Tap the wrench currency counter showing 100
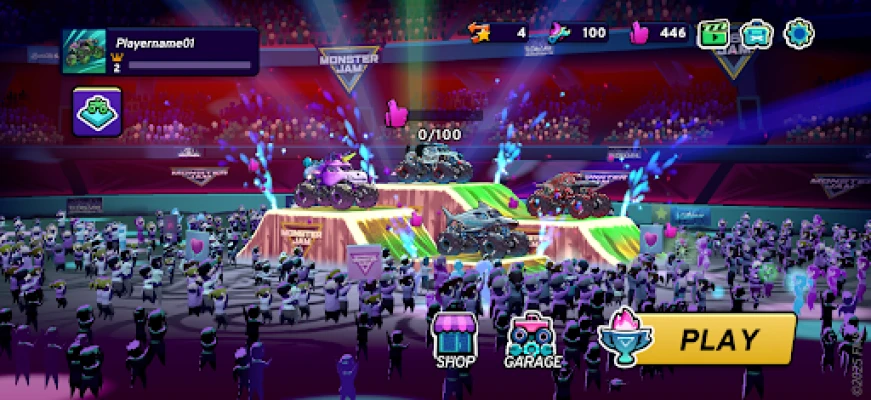 (x=578, y=33)
